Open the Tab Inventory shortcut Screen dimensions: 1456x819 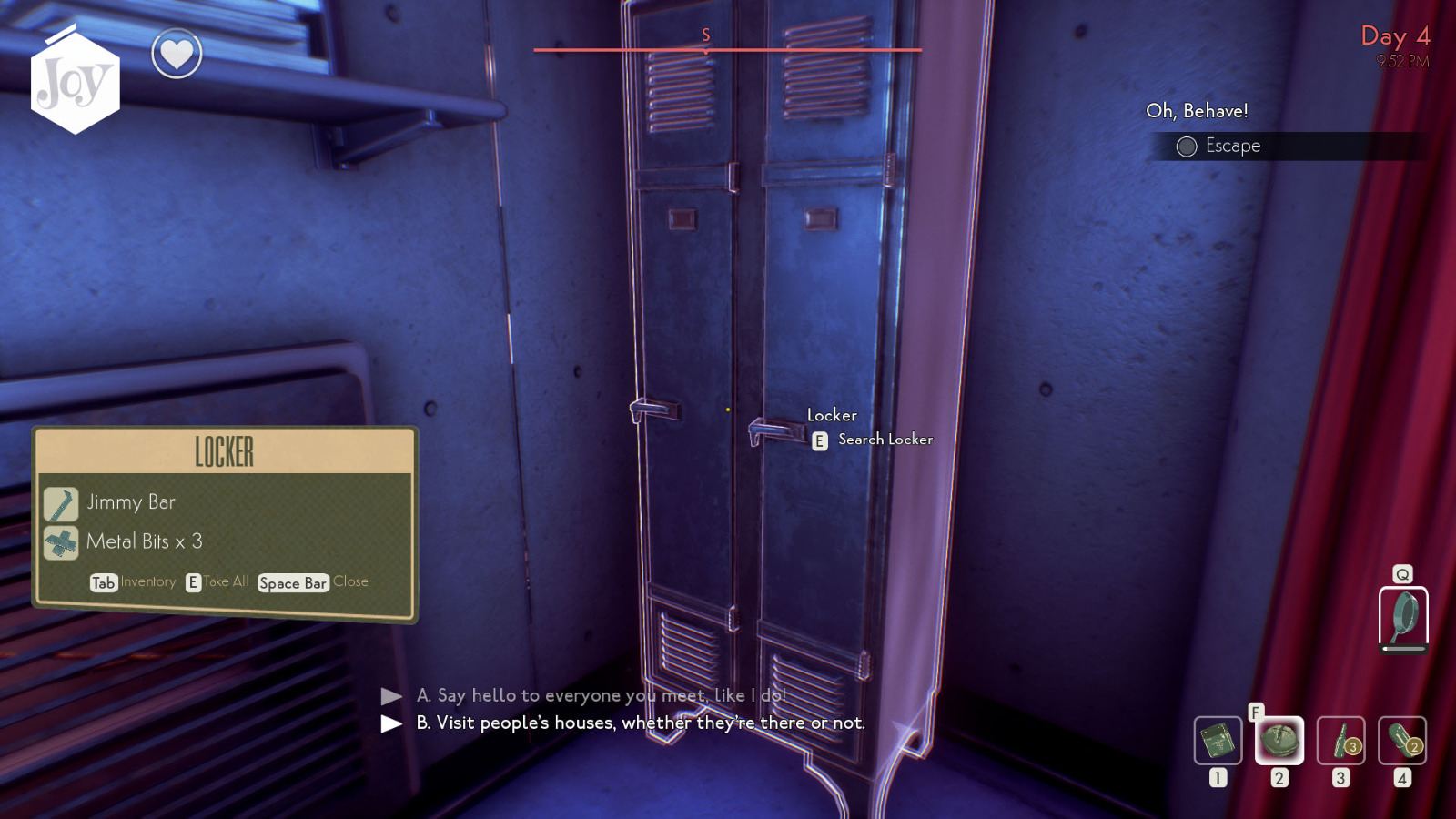[102, 582]
